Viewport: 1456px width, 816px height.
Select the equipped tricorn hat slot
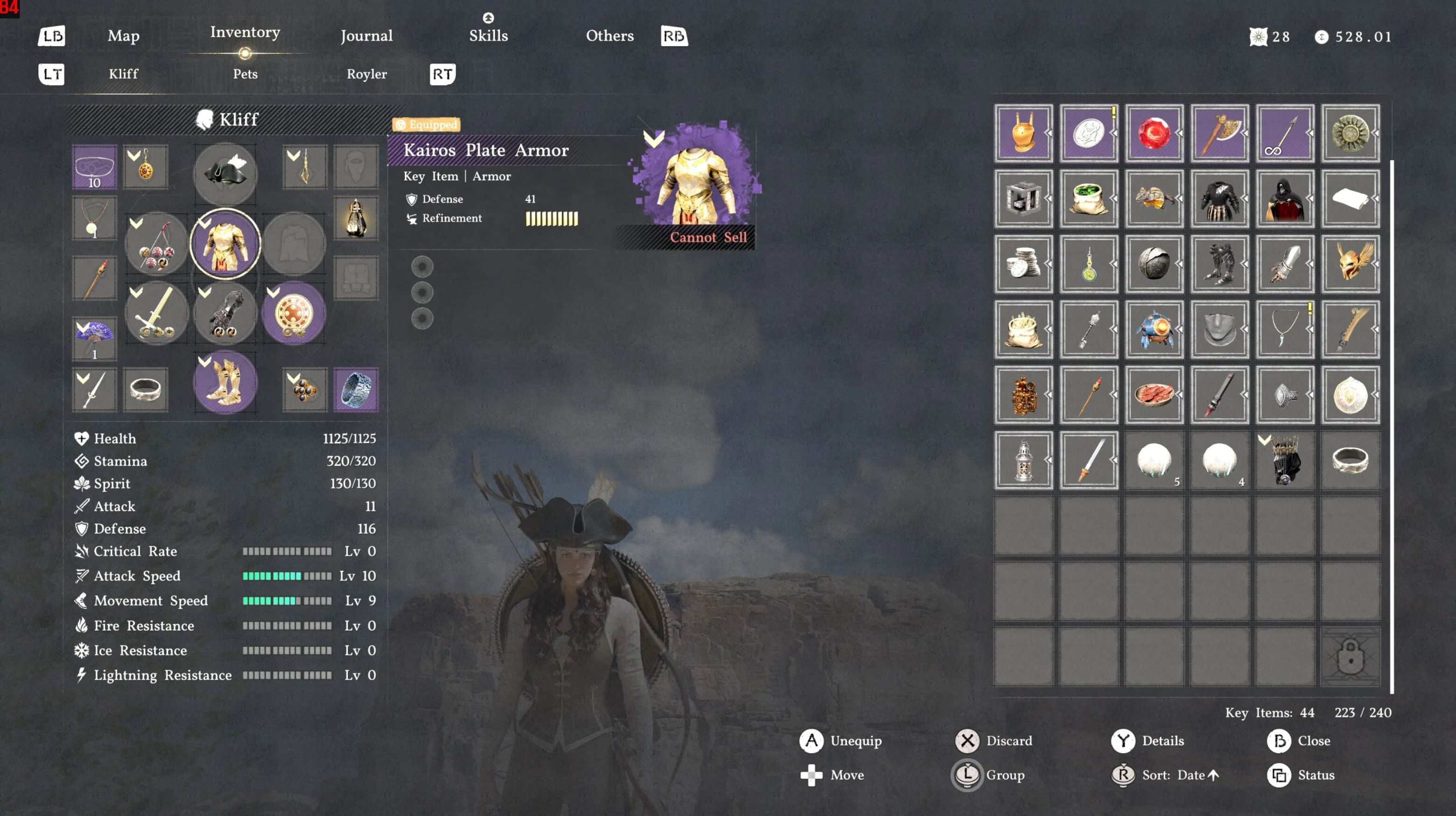225,173
